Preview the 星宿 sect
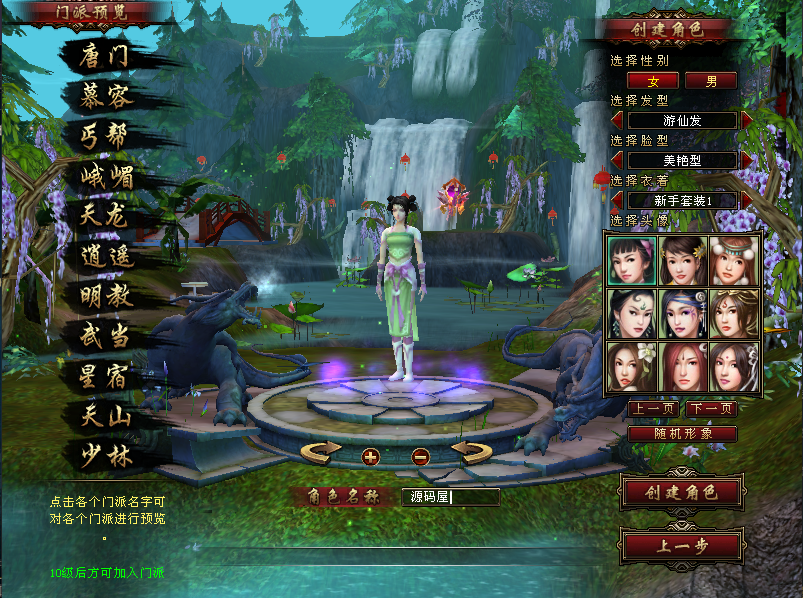 (x=105, y=377)
